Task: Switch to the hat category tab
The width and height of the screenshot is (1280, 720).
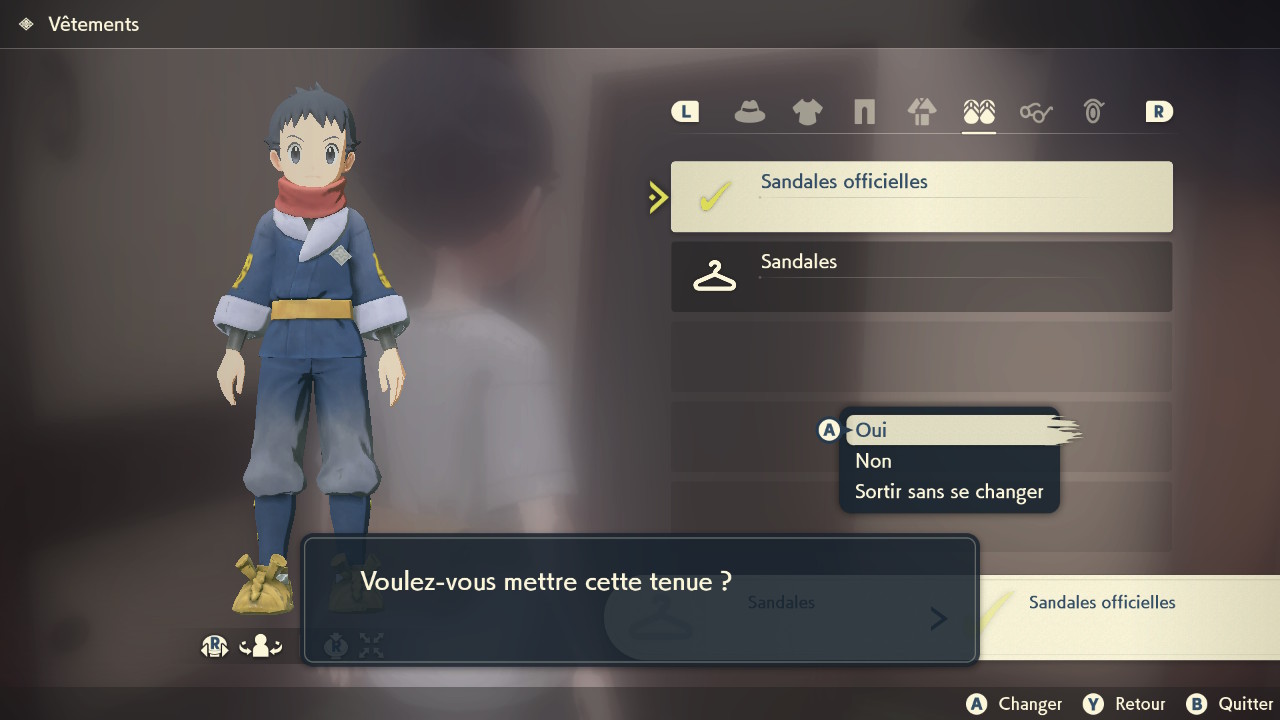Action: pyautogui.click(x=749, y=112)
